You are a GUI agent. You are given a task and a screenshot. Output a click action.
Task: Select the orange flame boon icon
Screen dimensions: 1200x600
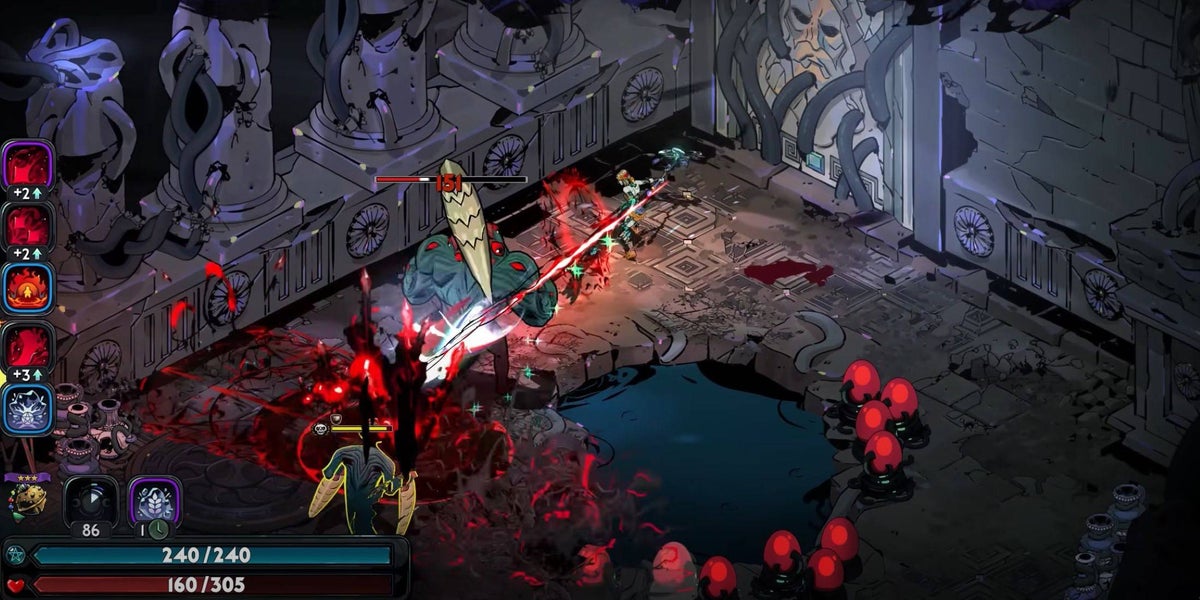(27, 287)
